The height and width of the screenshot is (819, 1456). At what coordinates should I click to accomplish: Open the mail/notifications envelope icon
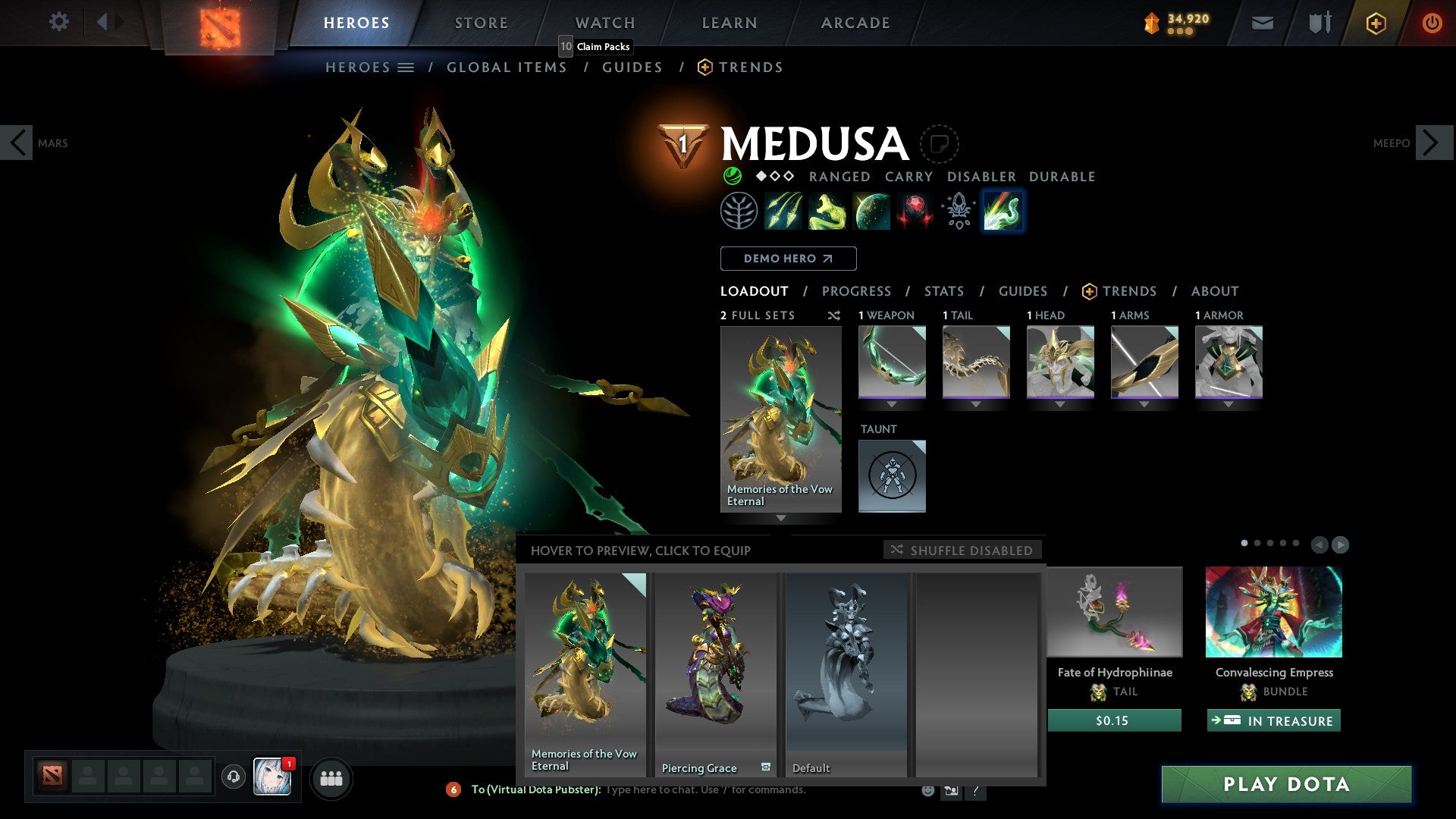[x=1263, y=23]
